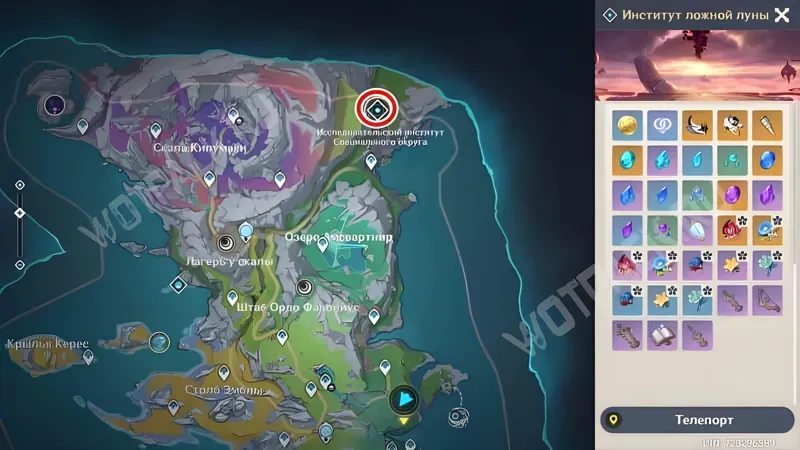The width and height of the screenshot is (800, 450).
Task: Click the map zoom slider handle
Action: click(x=19, y=213)
